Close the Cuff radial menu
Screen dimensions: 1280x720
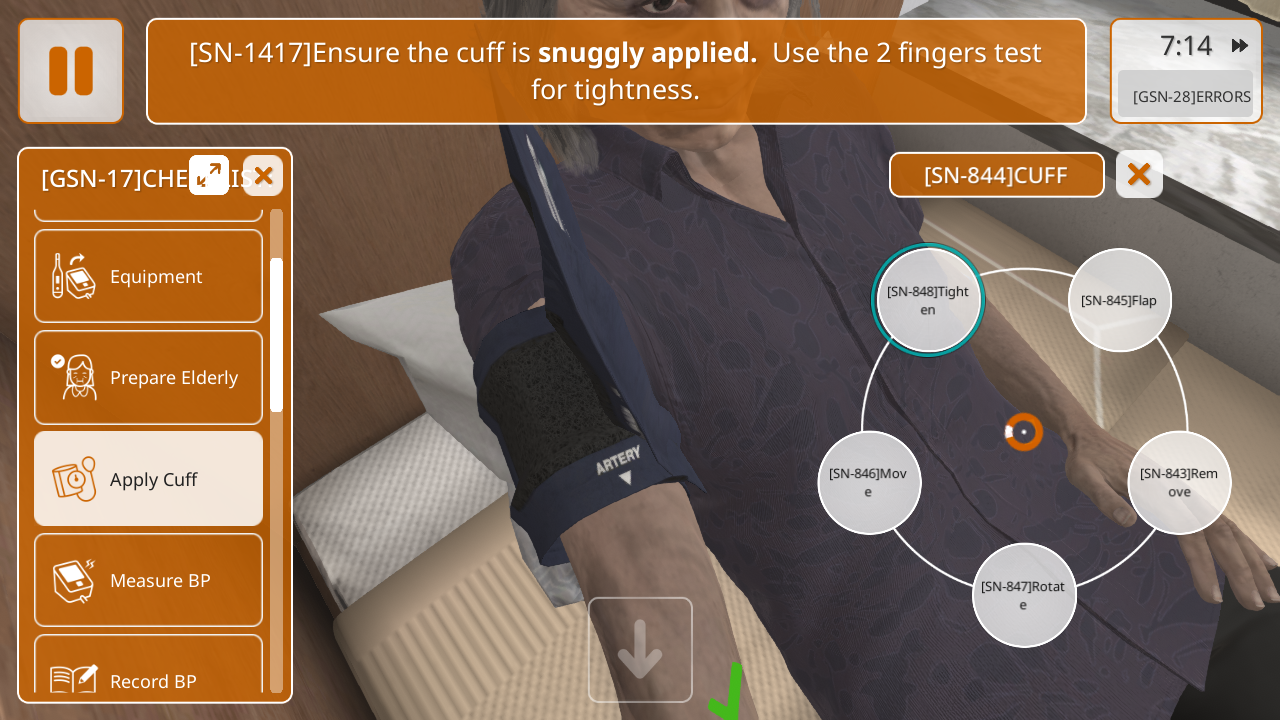[x=1139, y=175]
